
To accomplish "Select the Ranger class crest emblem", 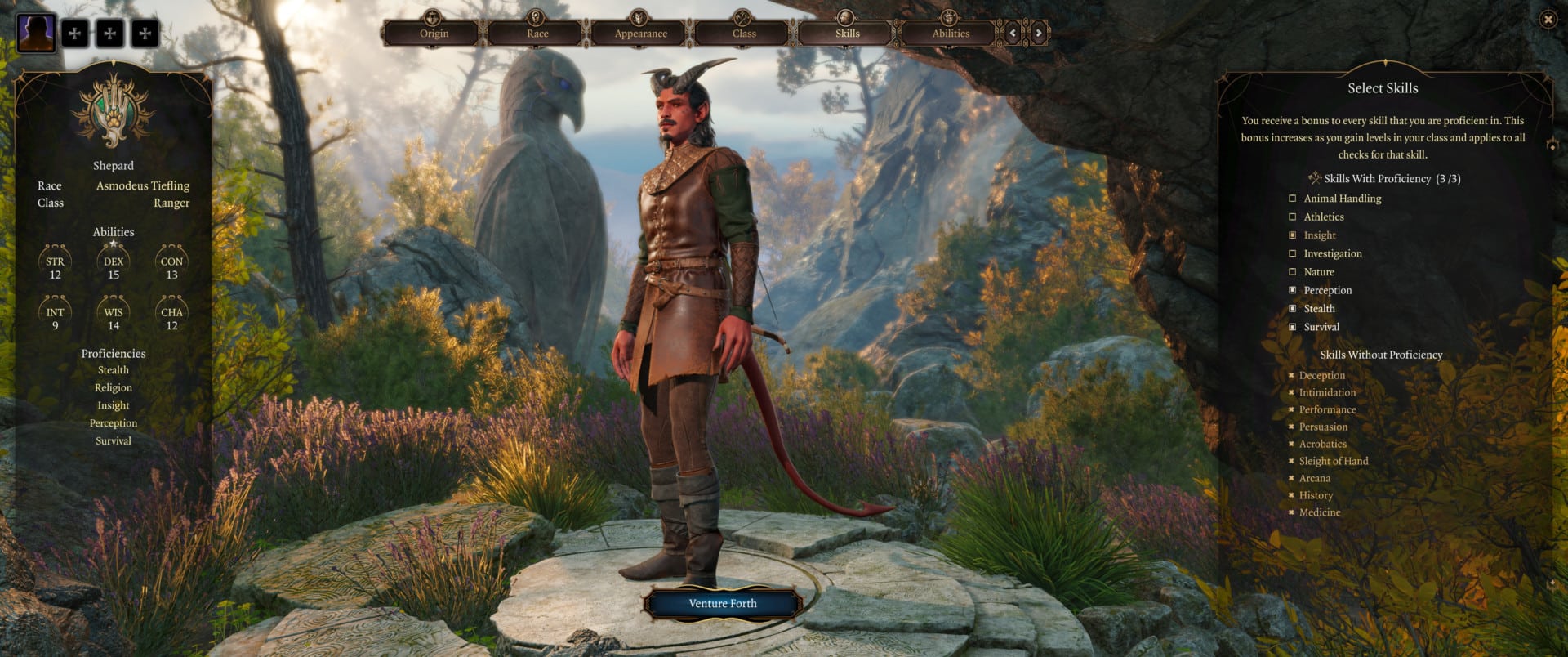I will 114,114.
